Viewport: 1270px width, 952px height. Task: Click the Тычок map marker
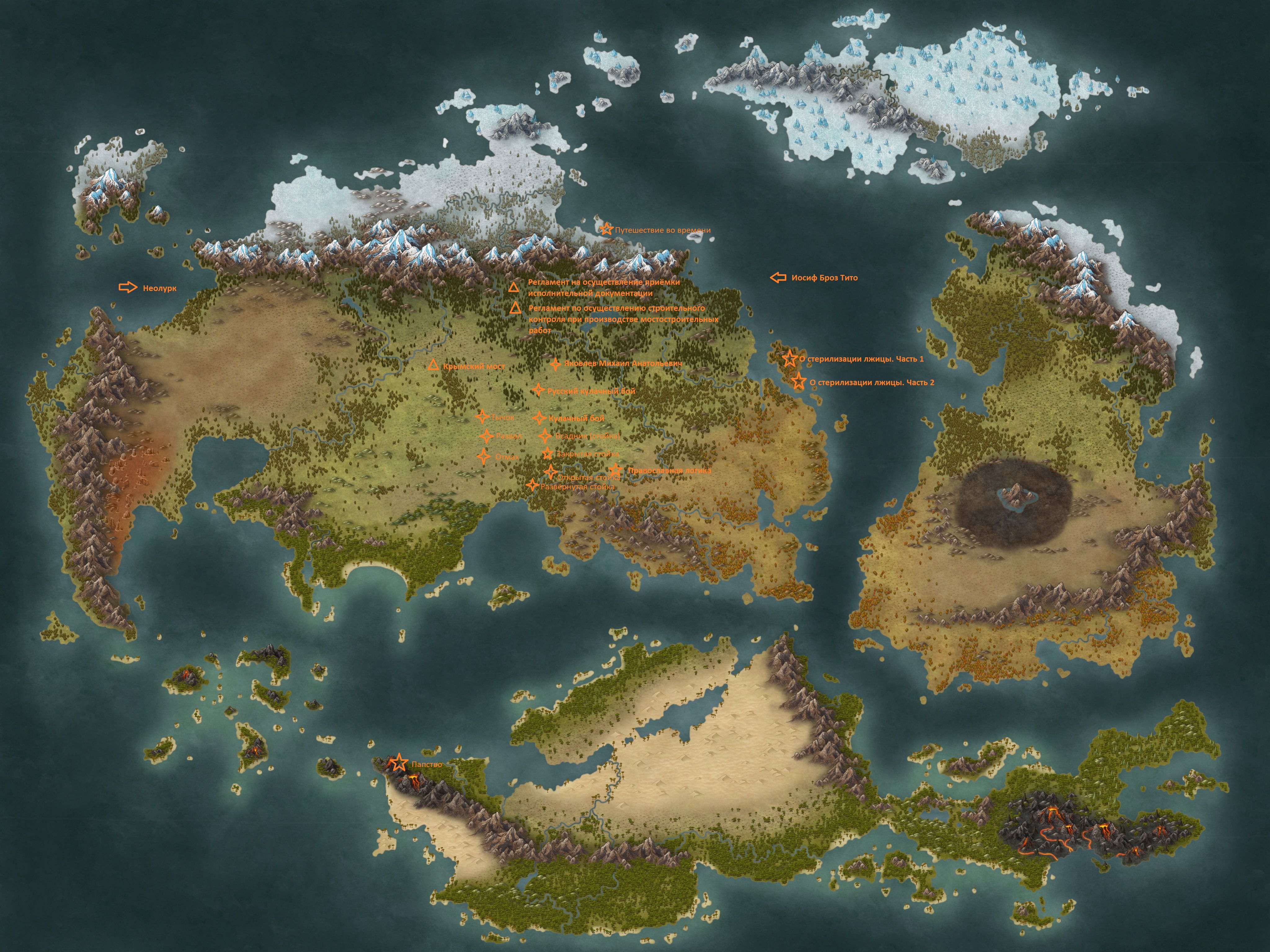[482, 417]
